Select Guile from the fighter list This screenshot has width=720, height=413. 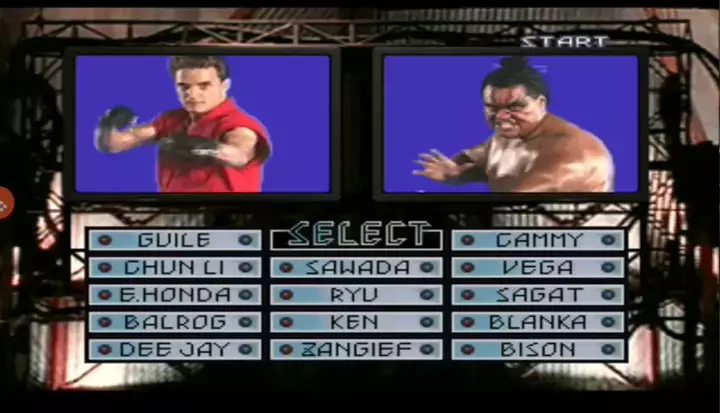(174, 240)
